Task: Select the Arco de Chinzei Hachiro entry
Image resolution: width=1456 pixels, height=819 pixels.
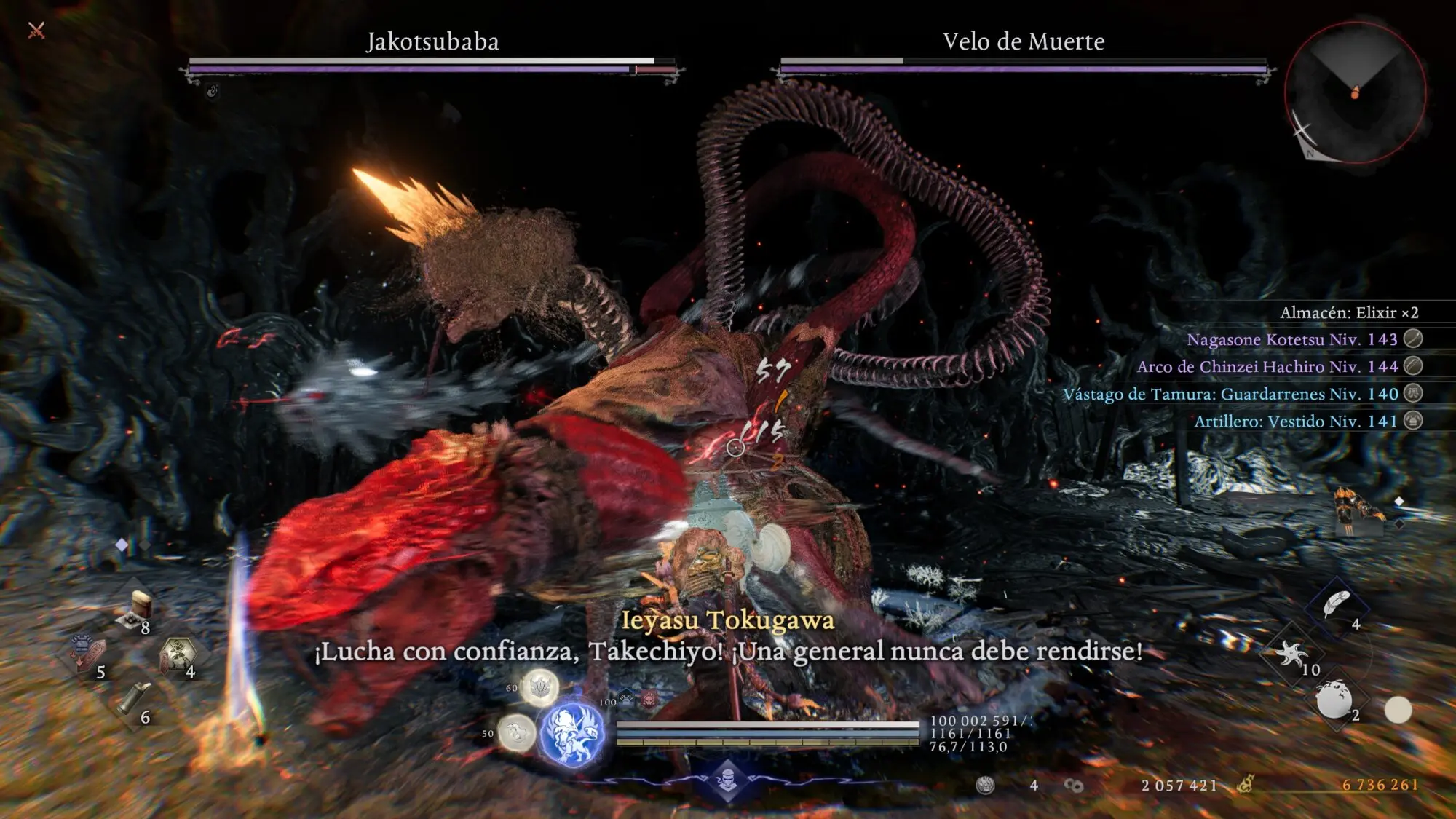Action: [1267, 366]
